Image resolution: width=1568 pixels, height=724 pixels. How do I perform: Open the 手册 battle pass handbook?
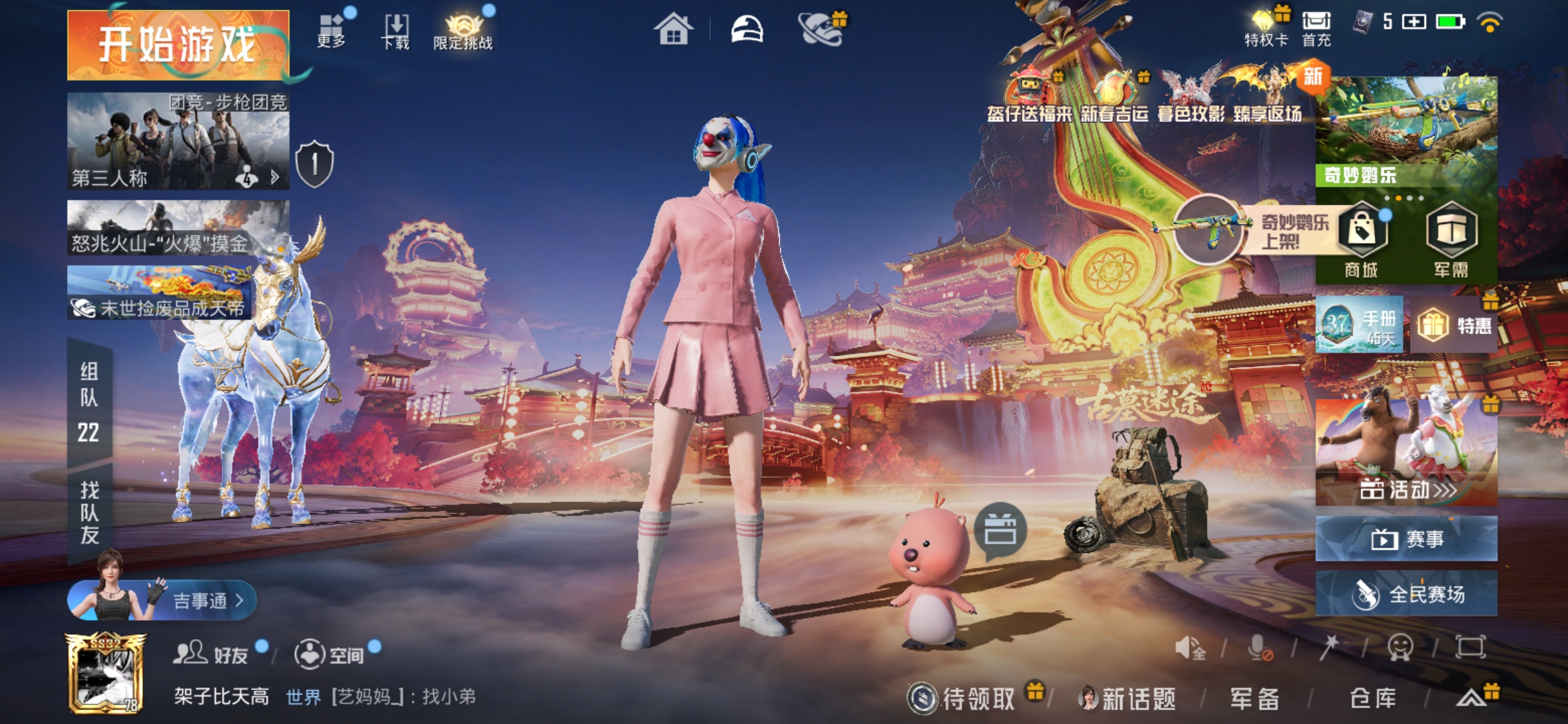(x=1360, y=325)
